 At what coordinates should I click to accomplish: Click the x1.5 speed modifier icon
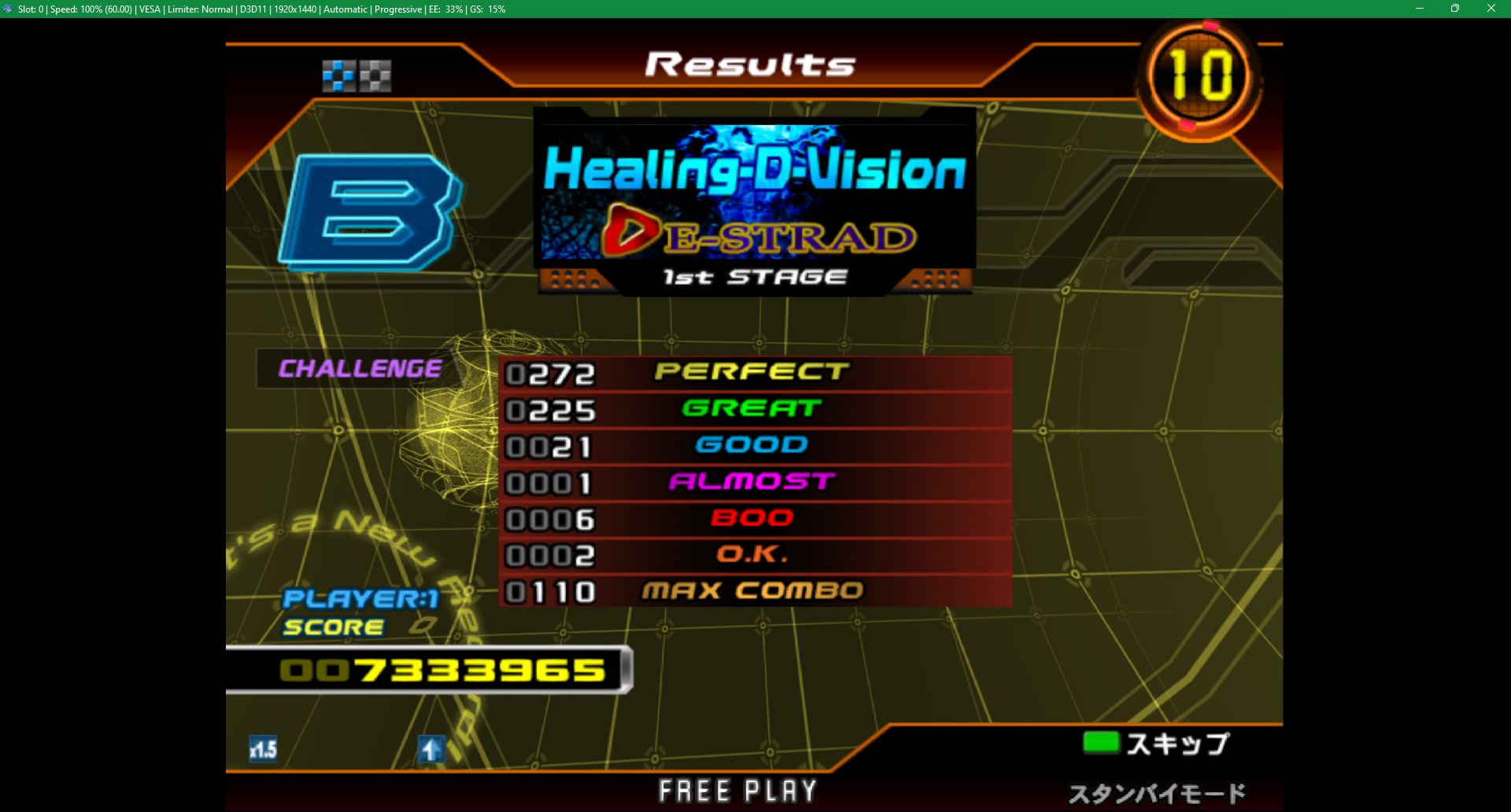tap(263, 748)
